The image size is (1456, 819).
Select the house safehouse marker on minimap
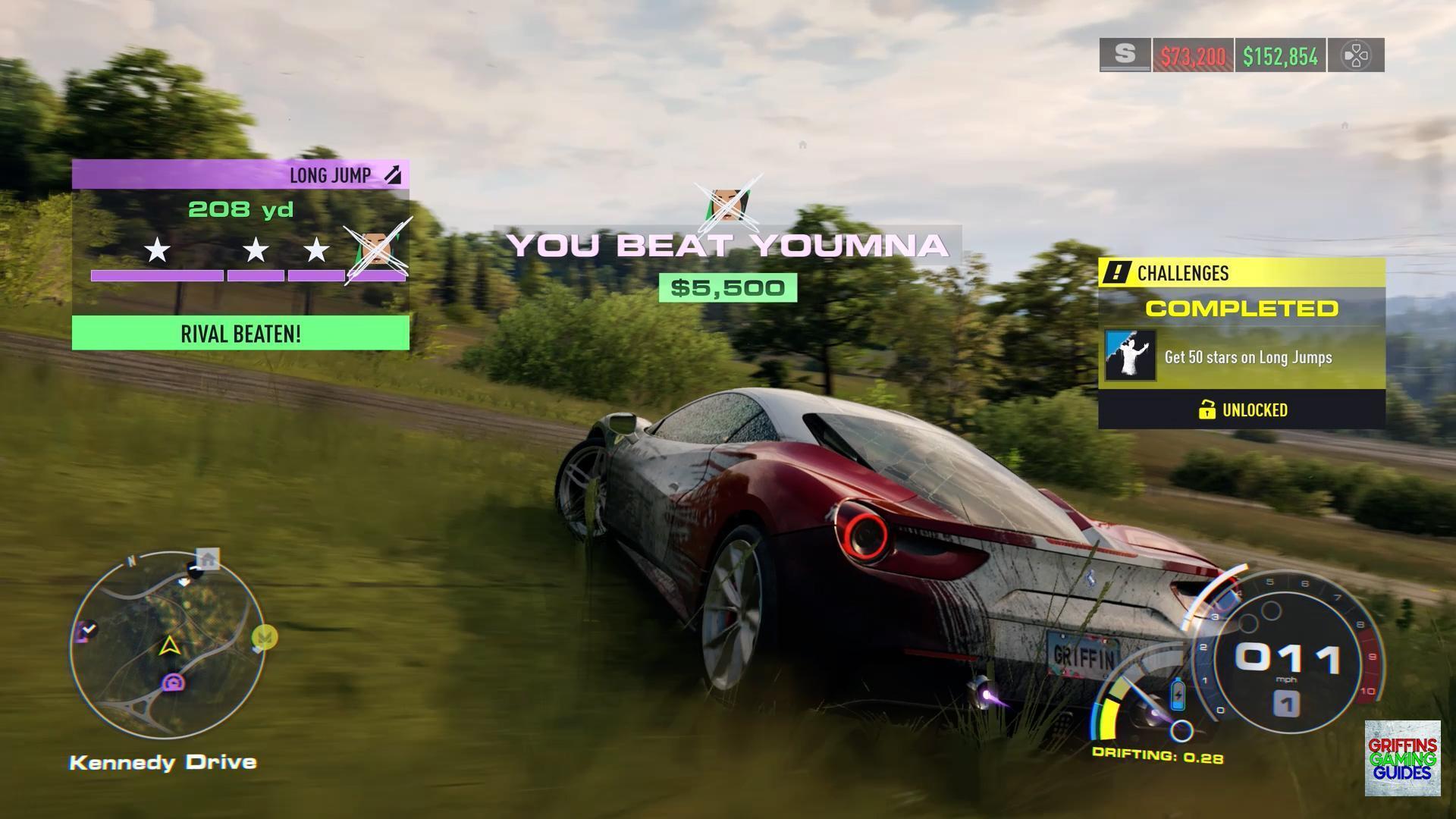pos(208,560)
